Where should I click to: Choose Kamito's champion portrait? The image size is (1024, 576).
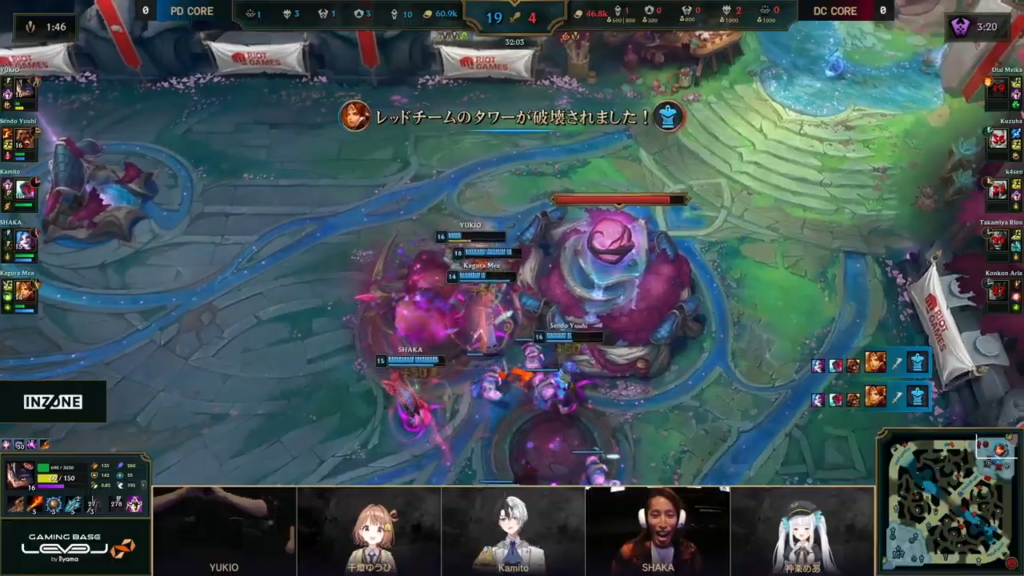pyautogui.click(x=25, y=190)
